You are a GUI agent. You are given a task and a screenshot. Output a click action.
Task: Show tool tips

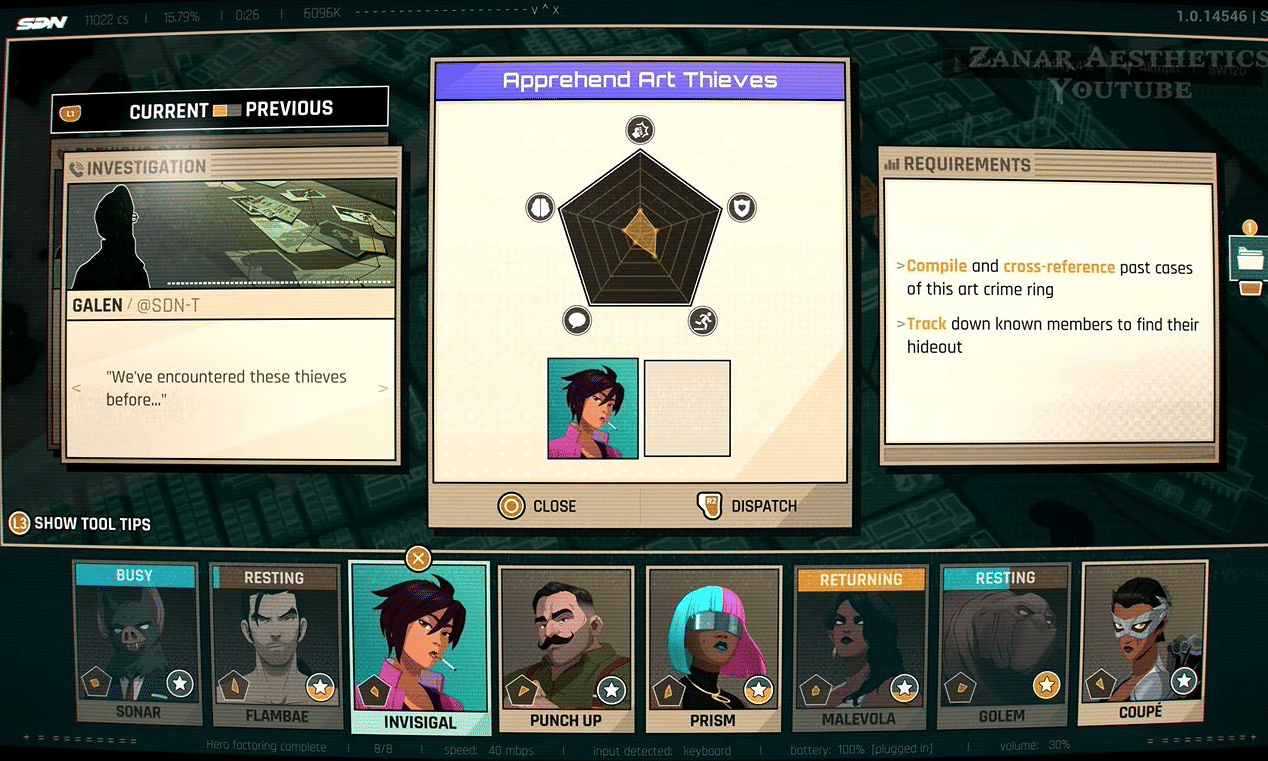pyautogui.click(x=80, y=523)
